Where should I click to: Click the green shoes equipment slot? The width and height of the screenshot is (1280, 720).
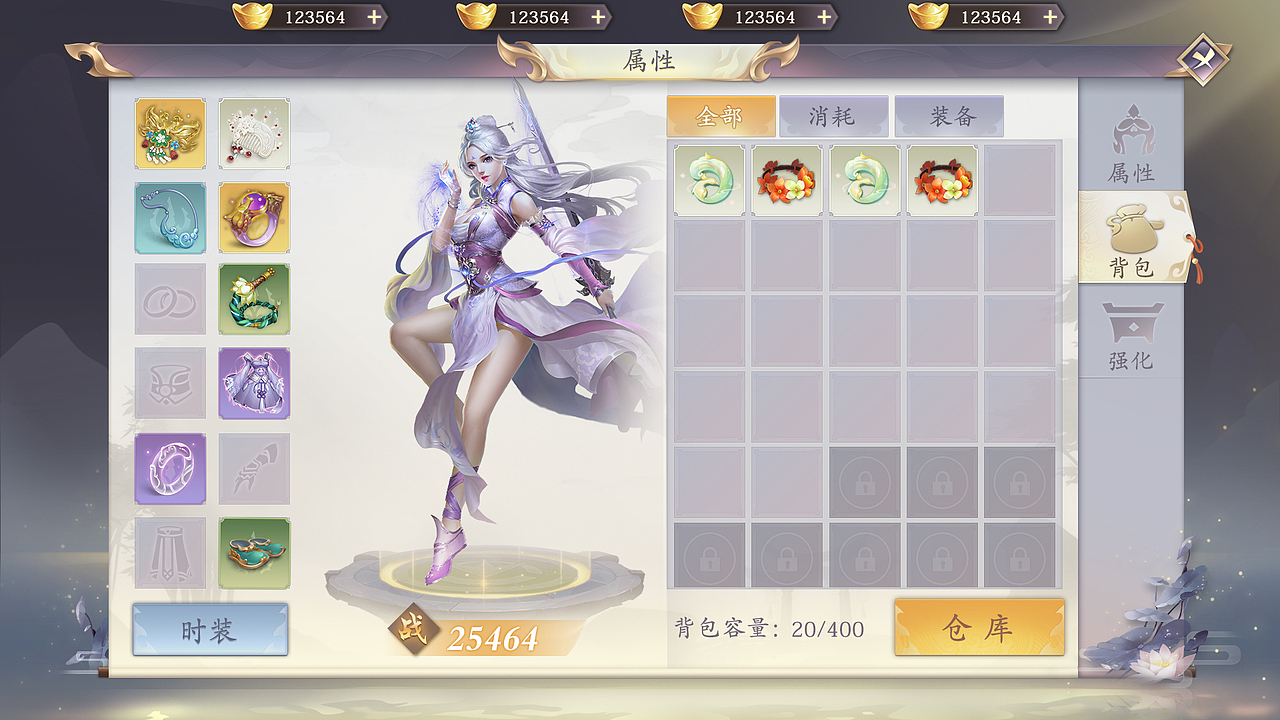[x=254, y=551]
